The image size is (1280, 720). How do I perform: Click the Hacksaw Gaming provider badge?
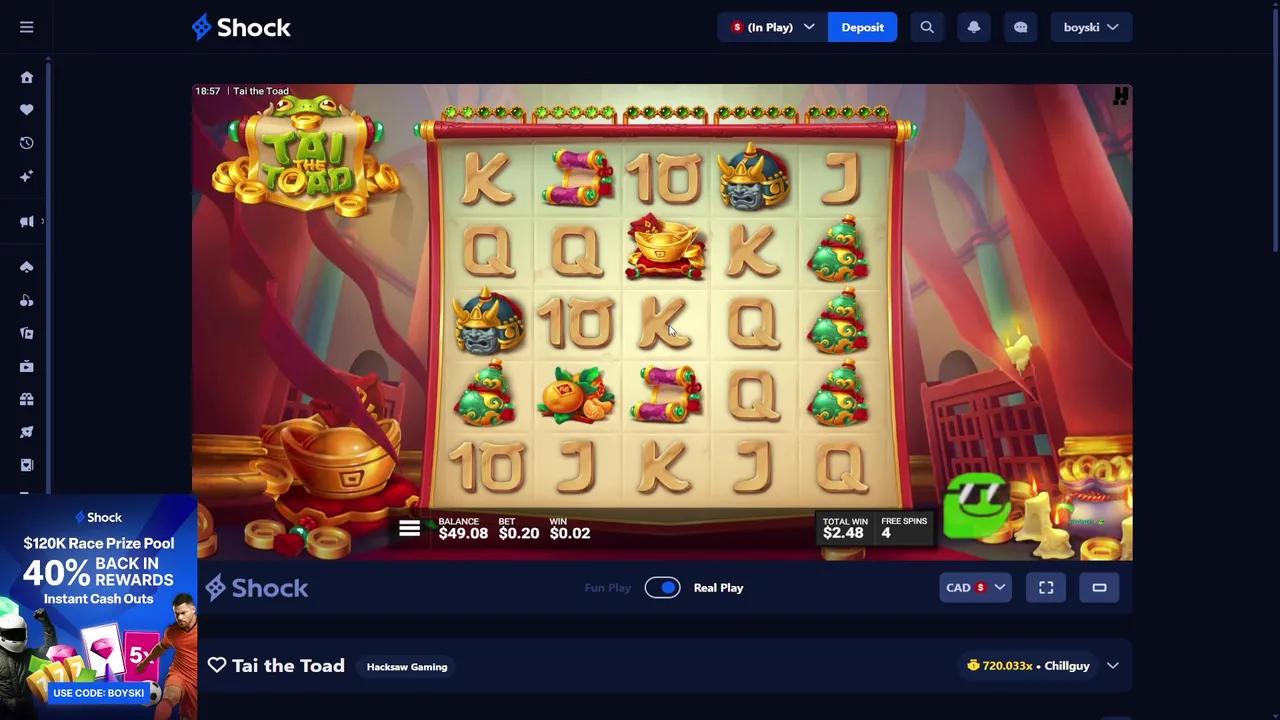click(x=406, y=666)
